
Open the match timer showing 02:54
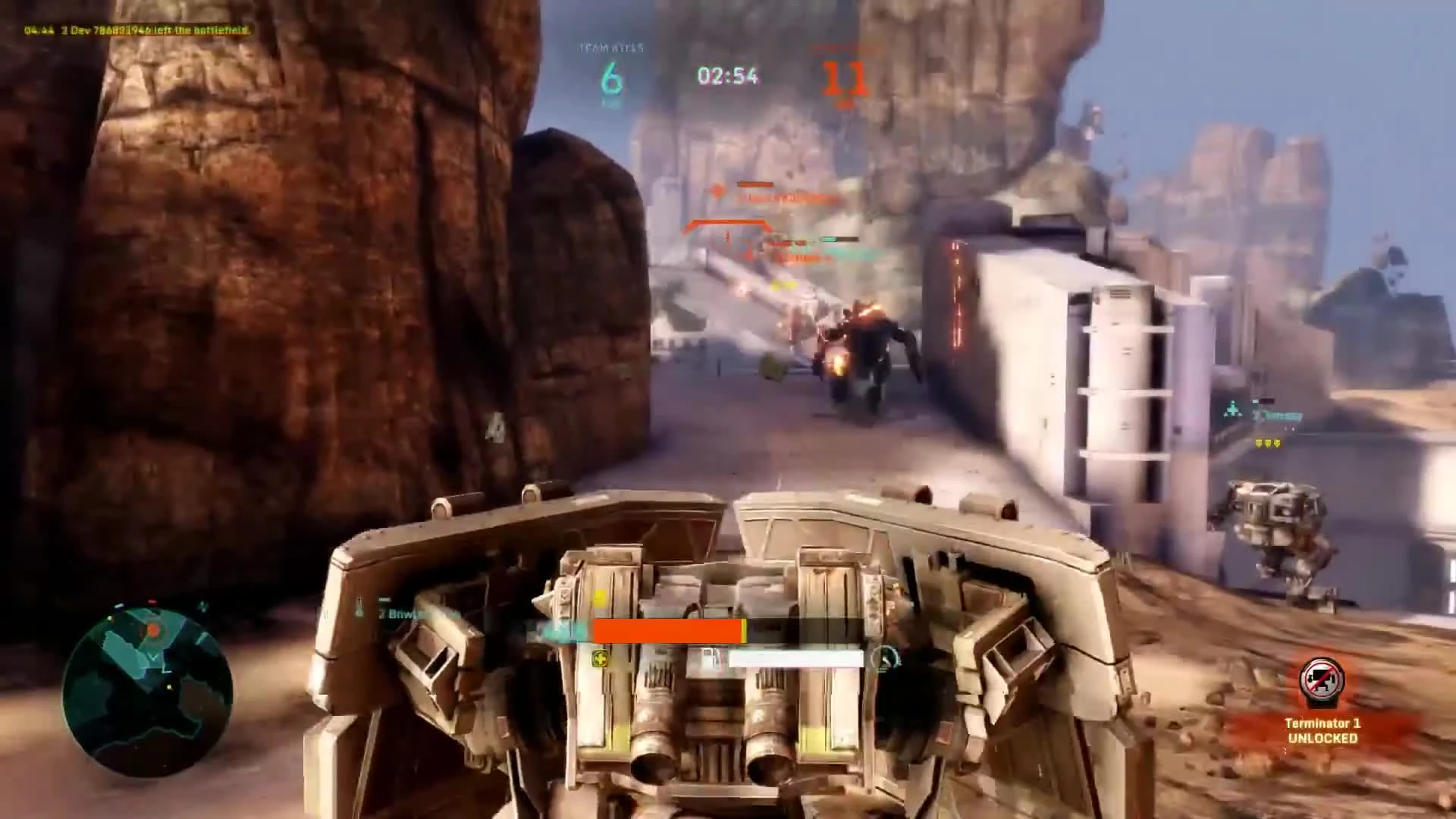pyautogui.click(x=727, y=76)
